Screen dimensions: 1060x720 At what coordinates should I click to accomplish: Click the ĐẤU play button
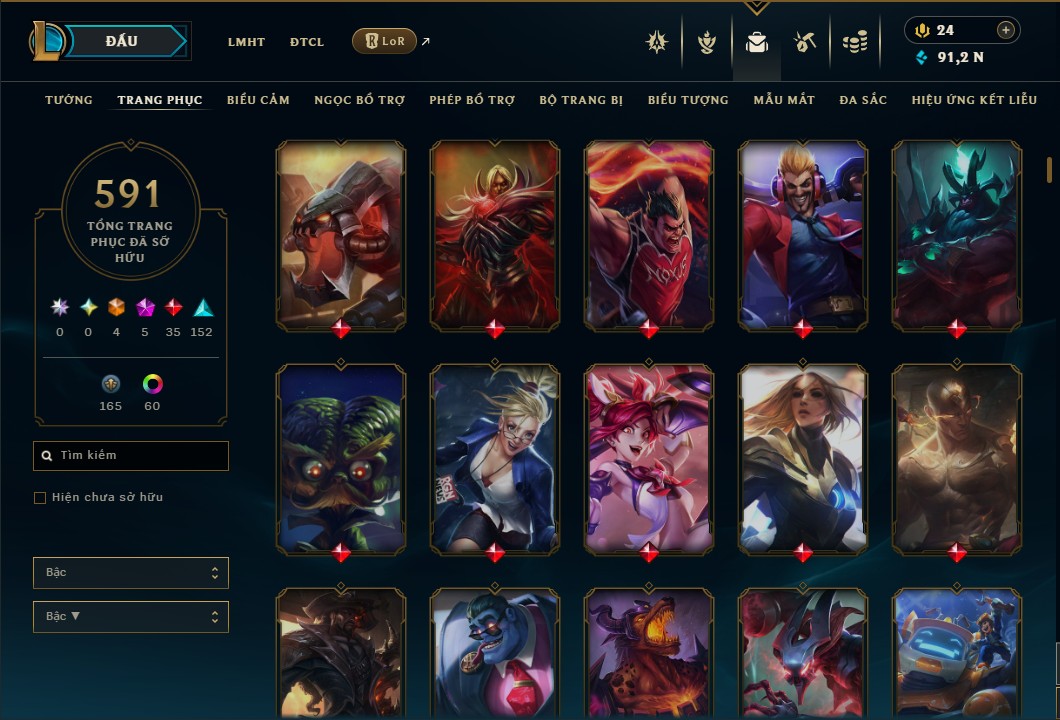pos(122,41)
